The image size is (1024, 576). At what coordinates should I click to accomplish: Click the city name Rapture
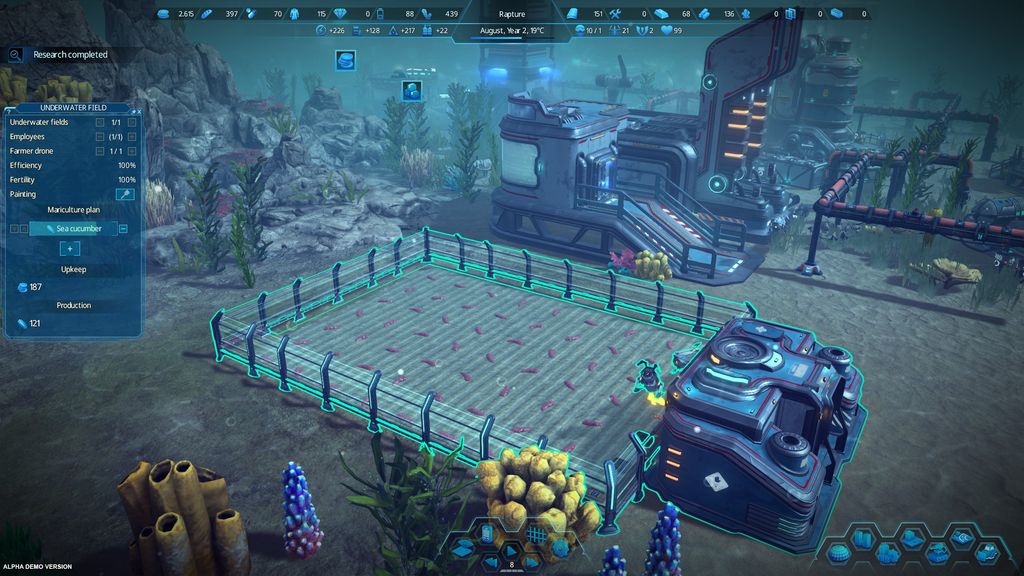(x=511, y=14)
